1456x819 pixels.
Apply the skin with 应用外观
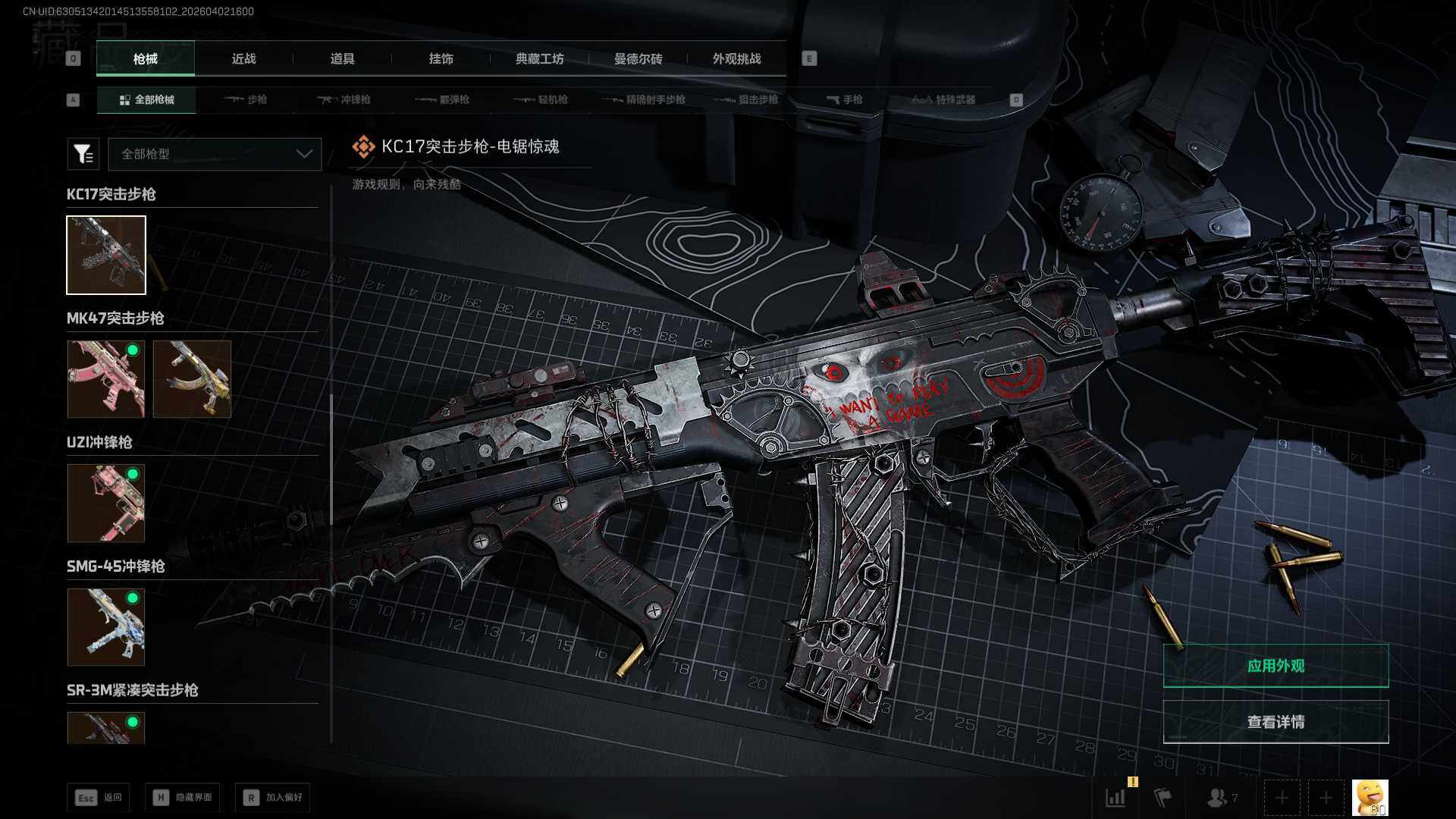pyautogui.click(x=1276, y=666)
